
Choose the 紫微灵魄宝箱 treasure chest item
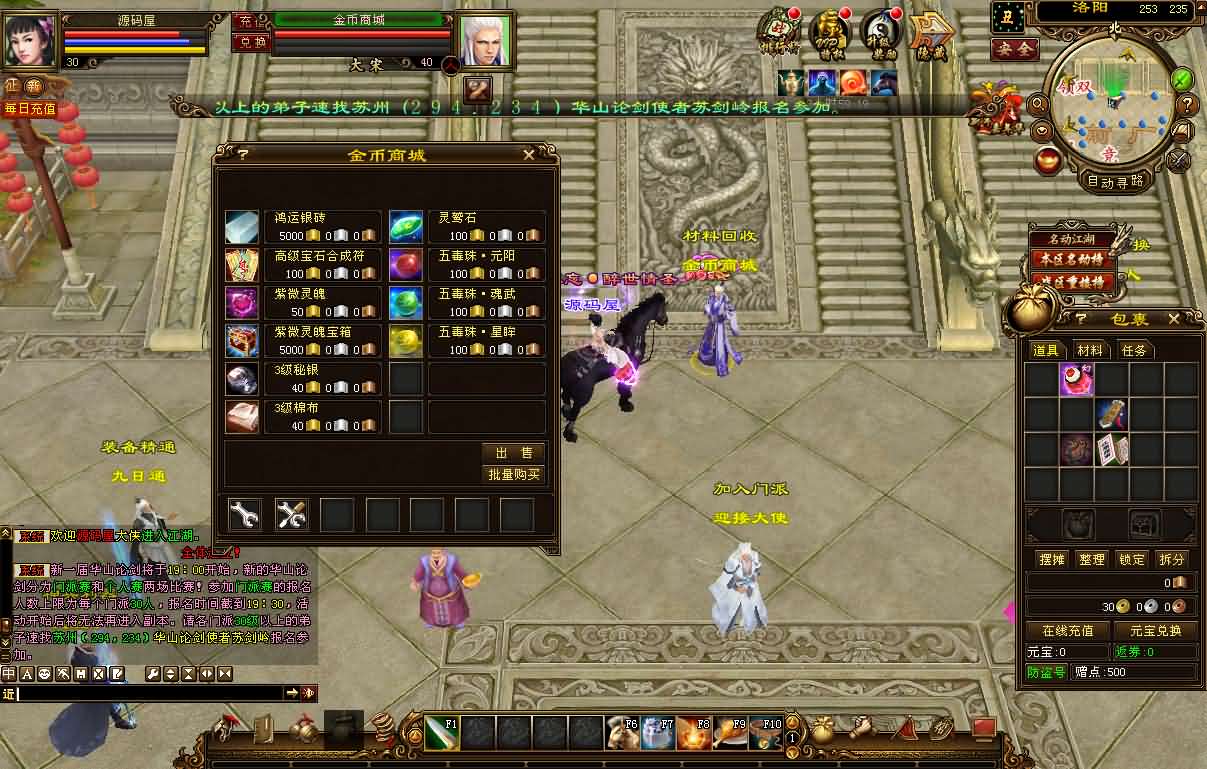[242, 341]
